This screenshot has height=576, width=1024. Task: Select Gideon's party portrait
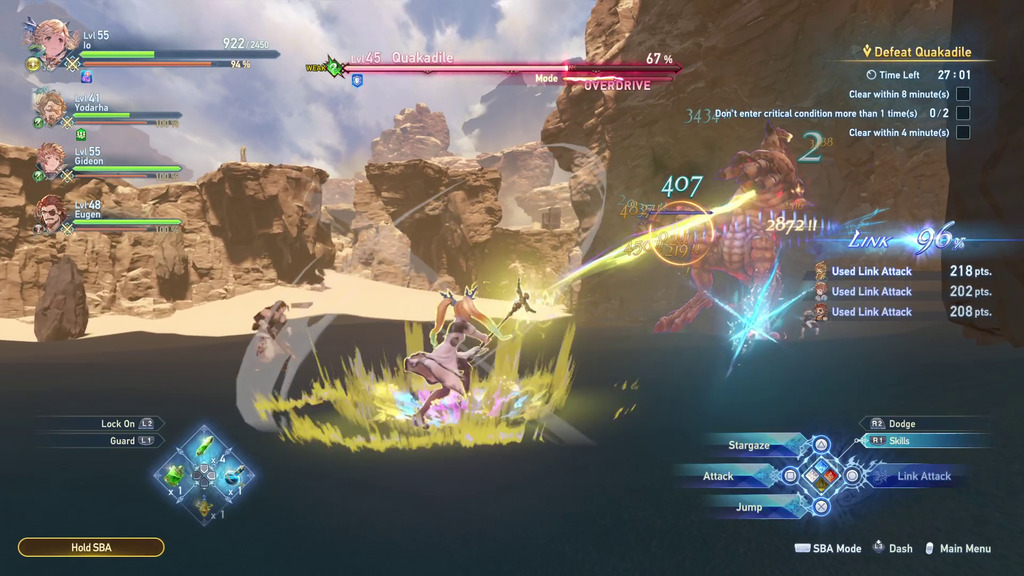(50, 158)
